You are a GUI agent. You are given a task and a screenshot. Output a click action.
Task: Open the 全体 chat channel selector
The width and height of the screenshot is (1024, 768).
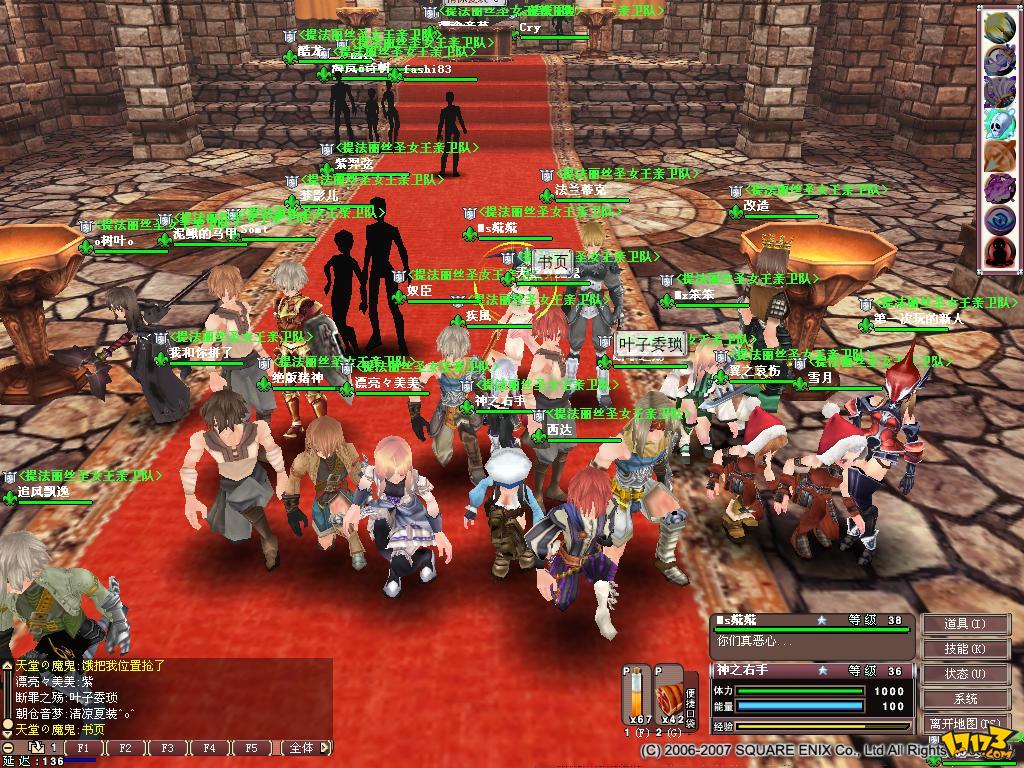click(304, 748)
